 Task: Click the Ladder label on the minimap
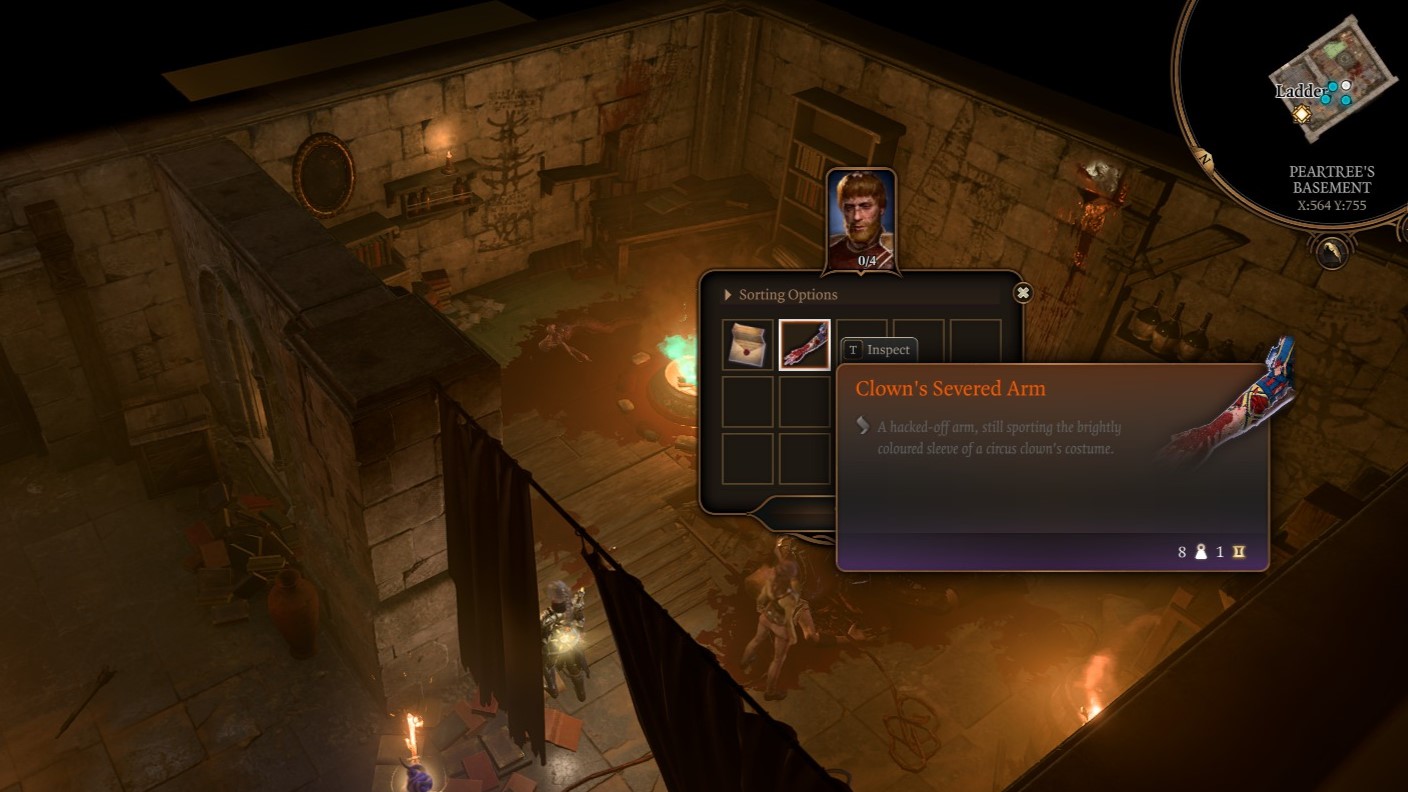(1300, 91)
